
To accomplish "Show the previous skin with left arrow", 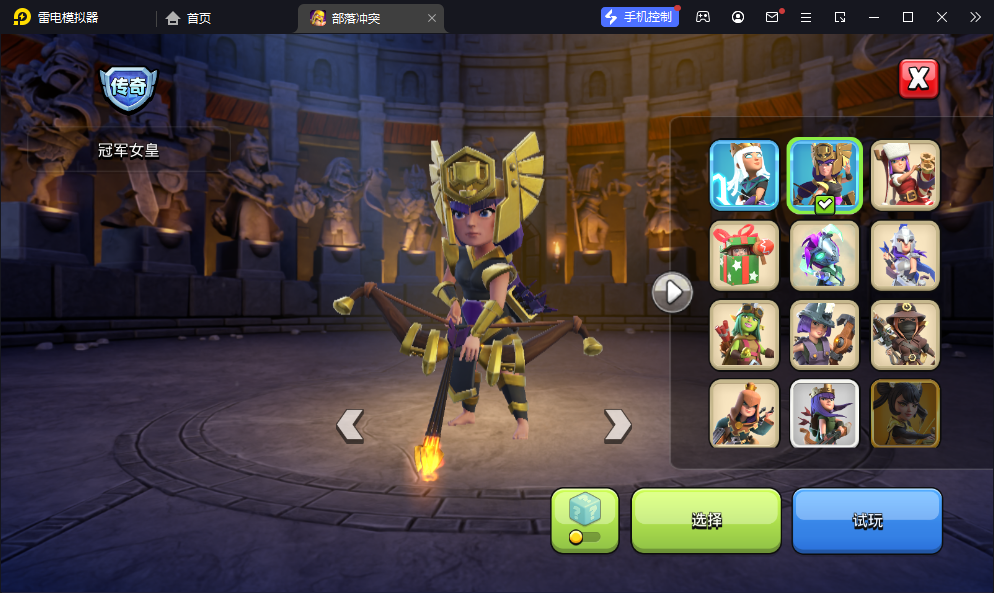I will (349, 425).
